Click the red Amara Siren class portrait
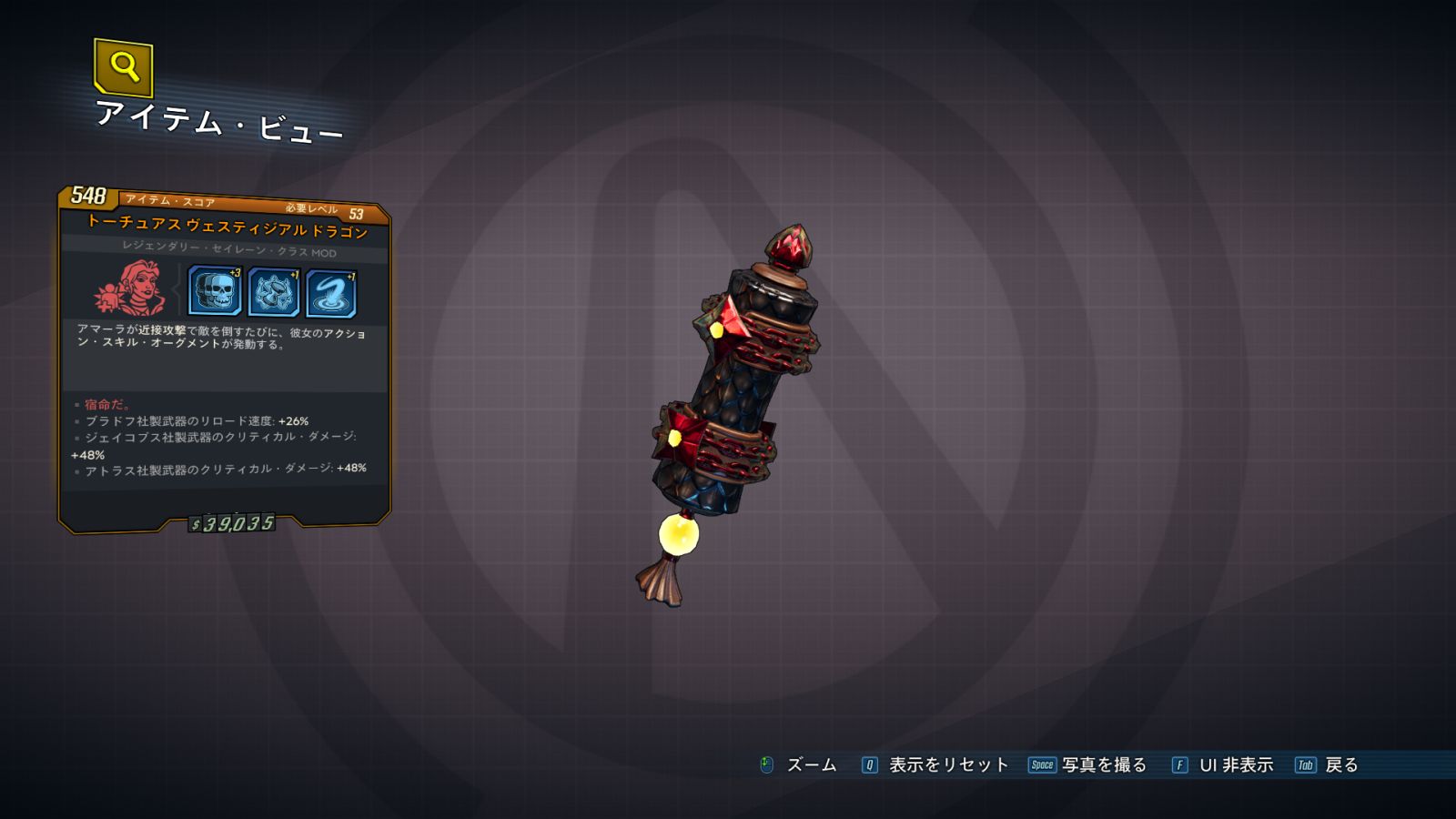This screenshot has width=1456, height=819. pos(132,288)
